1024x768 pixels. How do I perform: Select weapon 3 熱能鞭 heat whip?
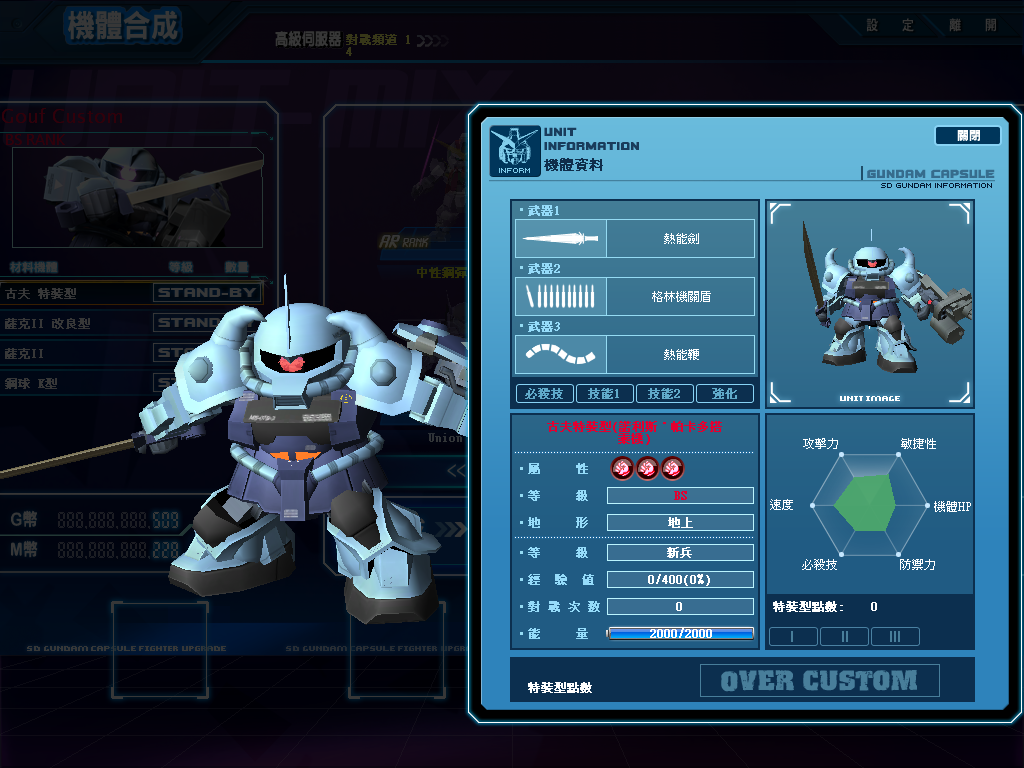tap(635, 355)
